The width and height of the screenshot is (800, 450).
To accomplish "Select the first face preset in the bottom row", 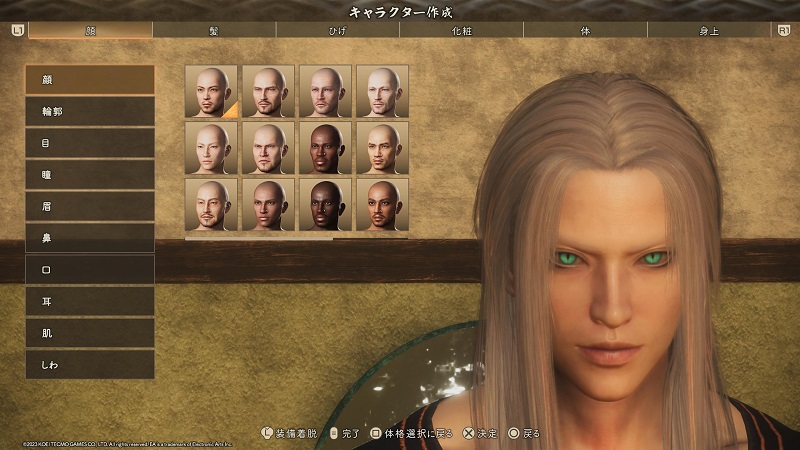I will (x=211, y=205).
